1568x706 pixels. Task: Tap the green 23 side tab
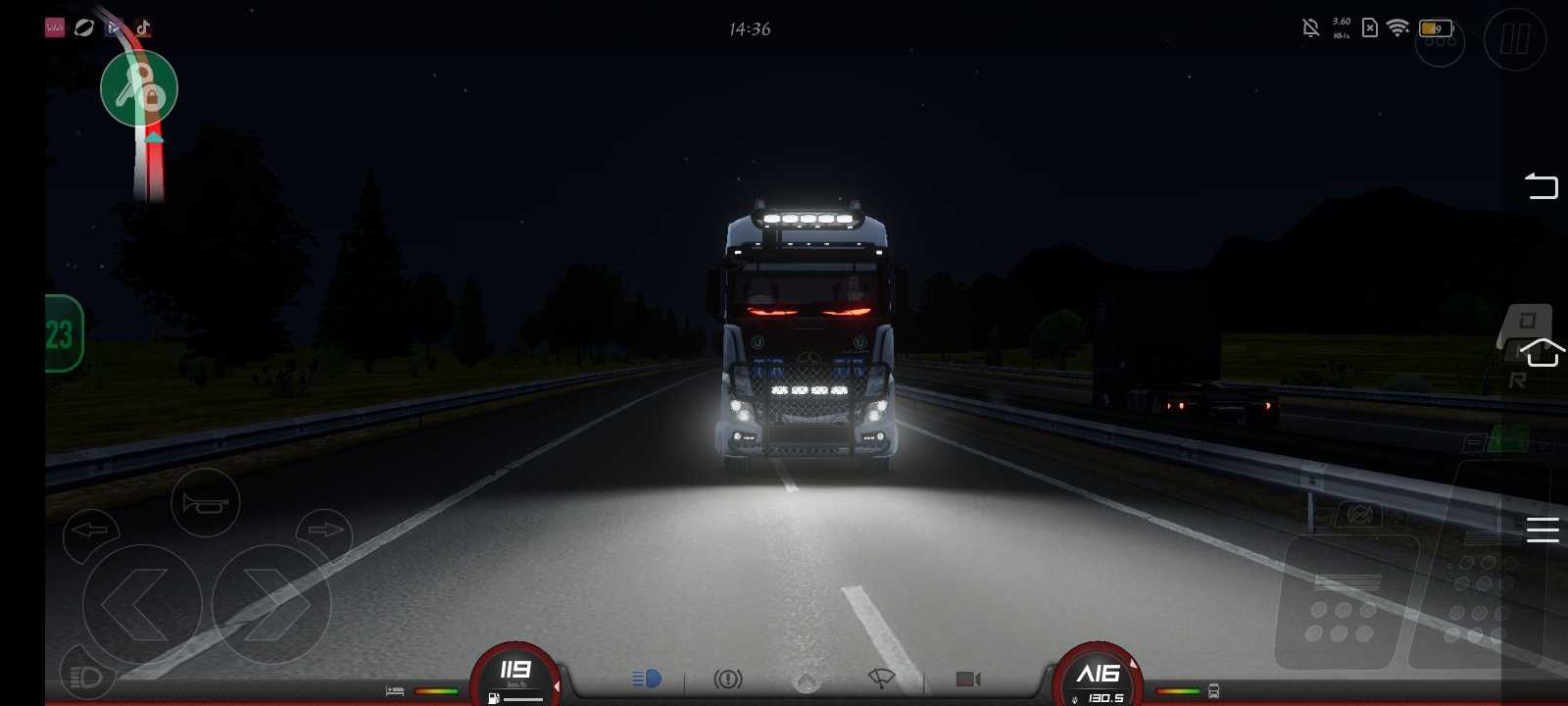(62, 334)
